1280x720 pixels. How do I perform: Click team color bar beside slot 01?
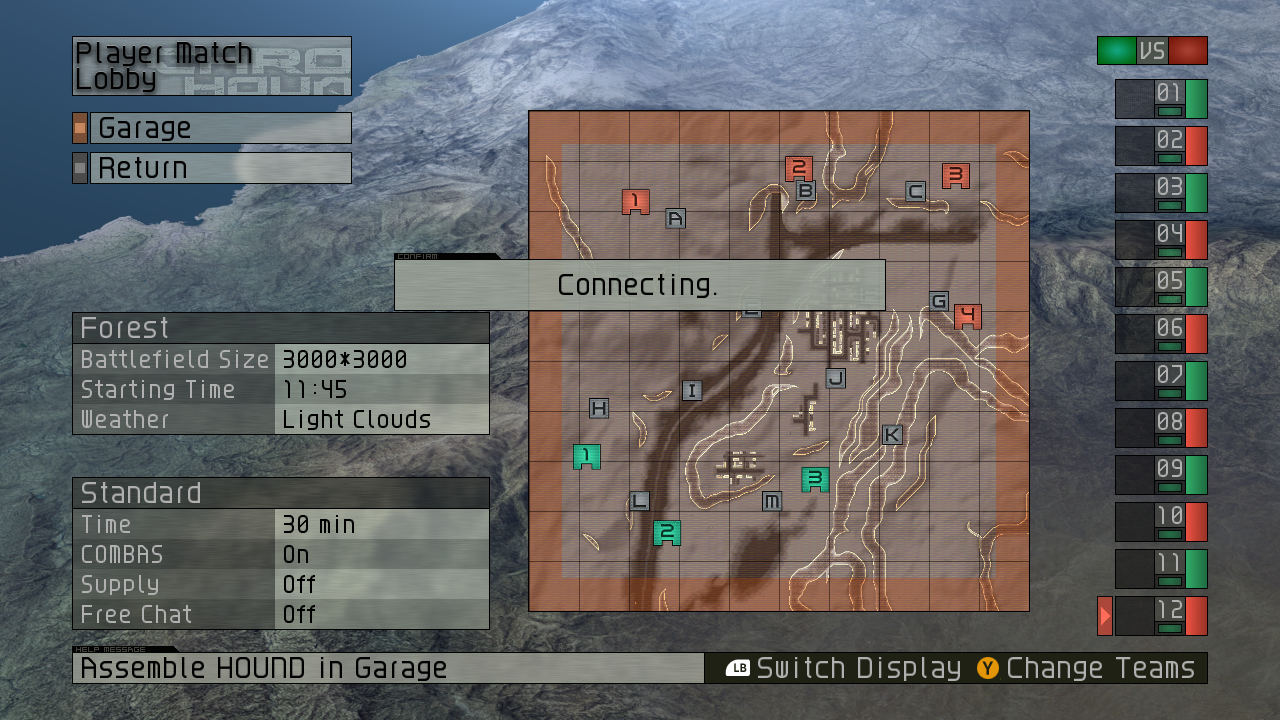tap(1194, 99)
